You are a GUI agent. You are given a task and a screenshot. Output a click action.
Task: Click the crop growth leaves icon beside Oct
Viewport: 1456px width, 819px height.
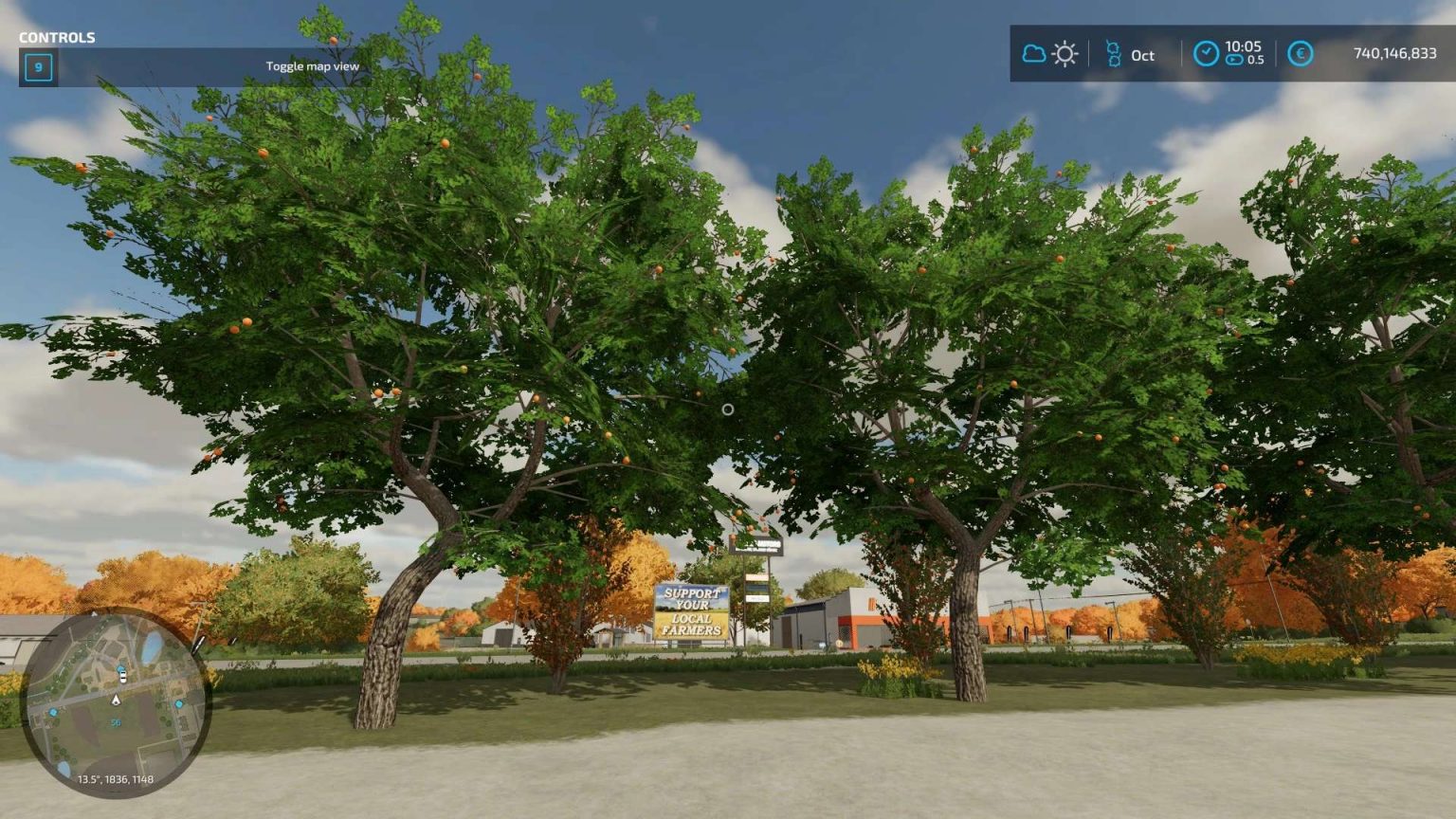coord(1115,54)
